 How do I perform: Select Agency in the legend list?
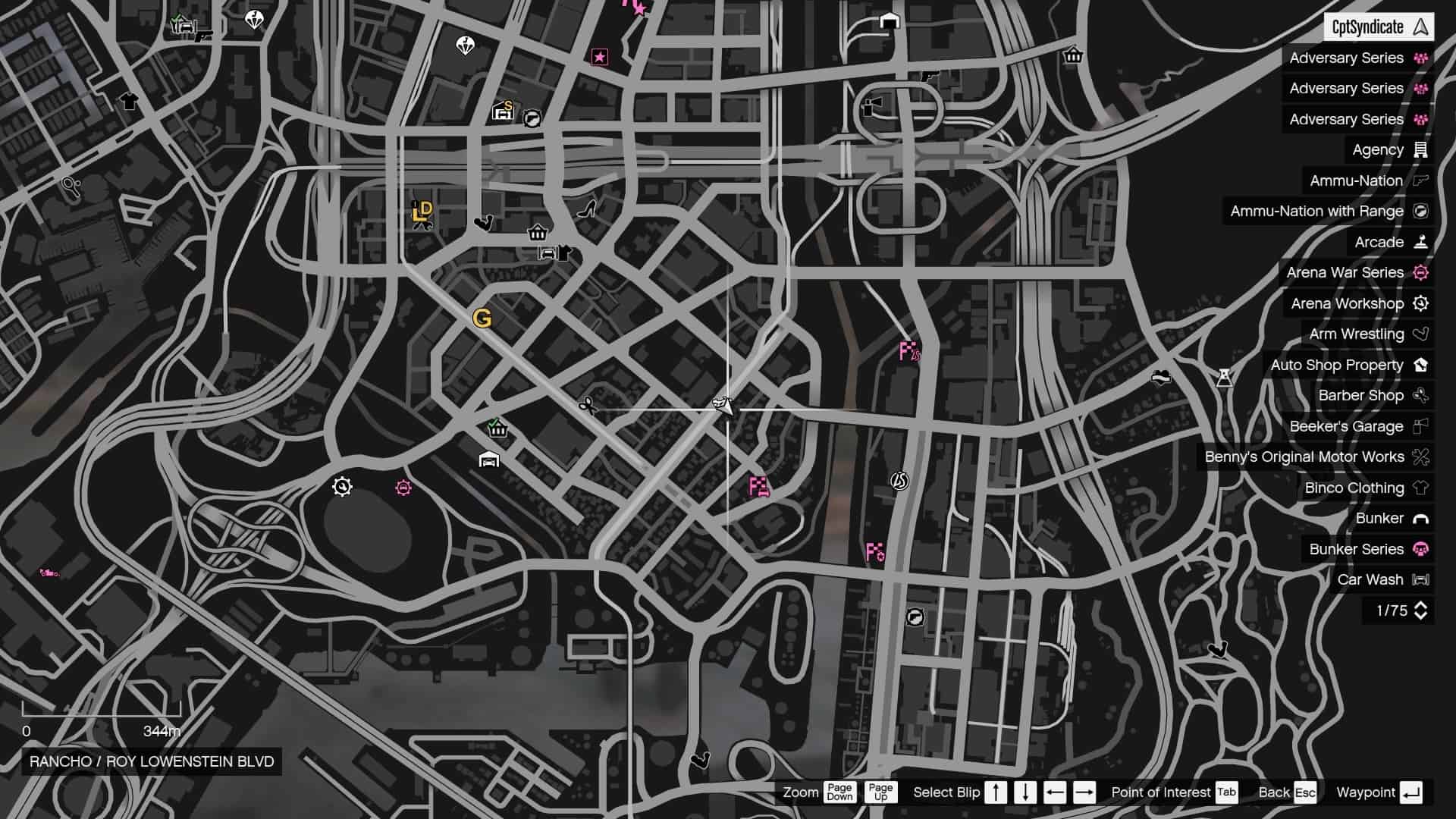coord(1379,149)
